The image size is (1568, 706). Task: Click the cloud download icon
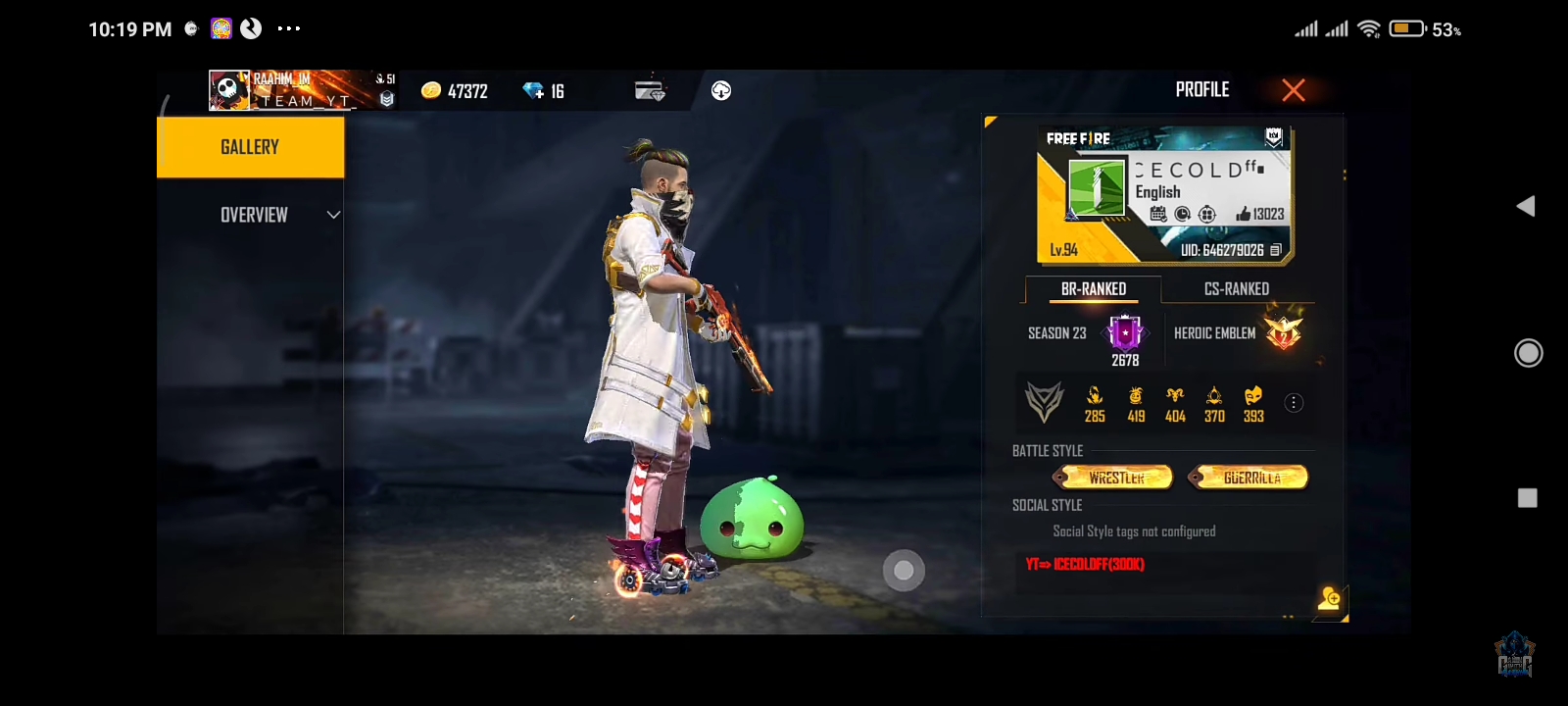pyautogui.click(x=721, y=91)
